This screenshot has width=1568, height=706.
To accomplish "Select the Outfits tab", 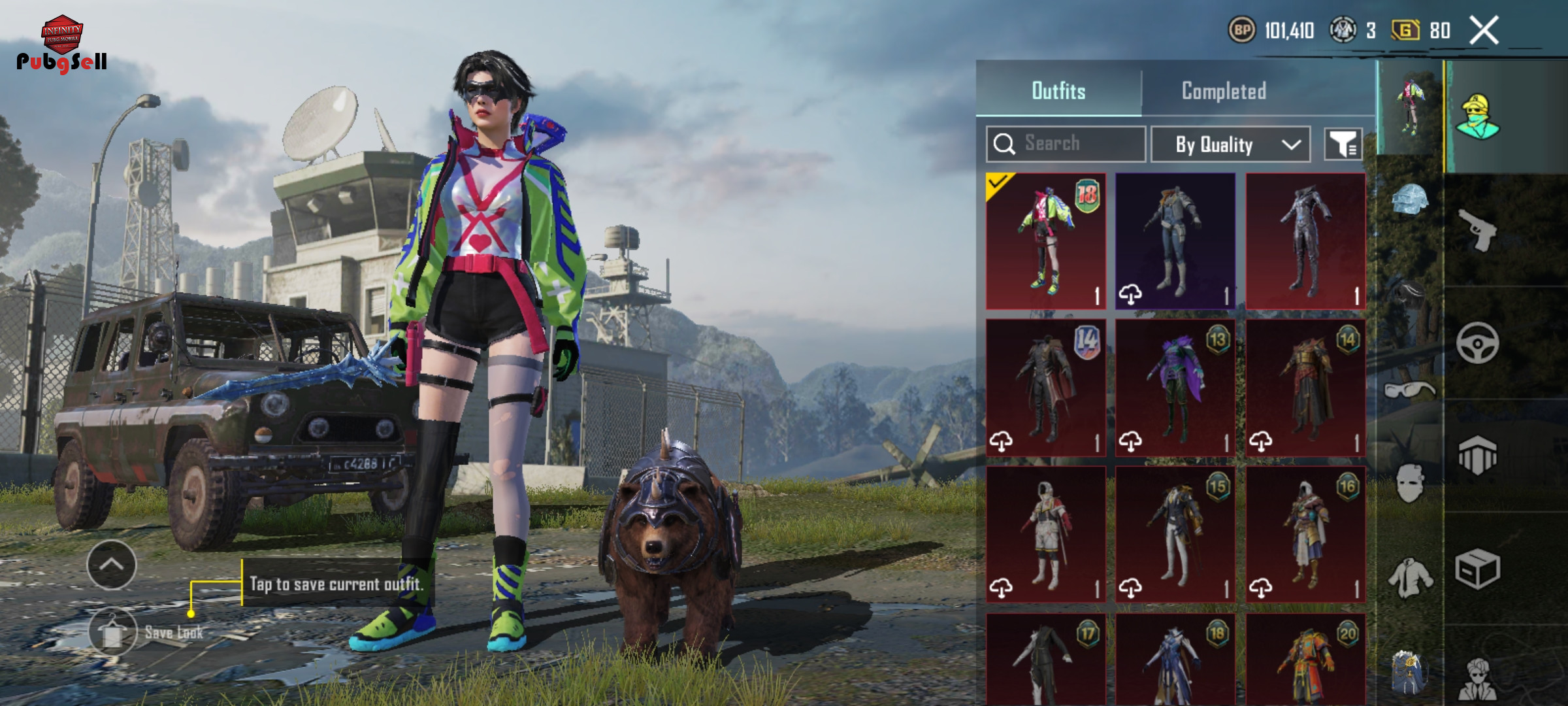I will coord(1058,91).
